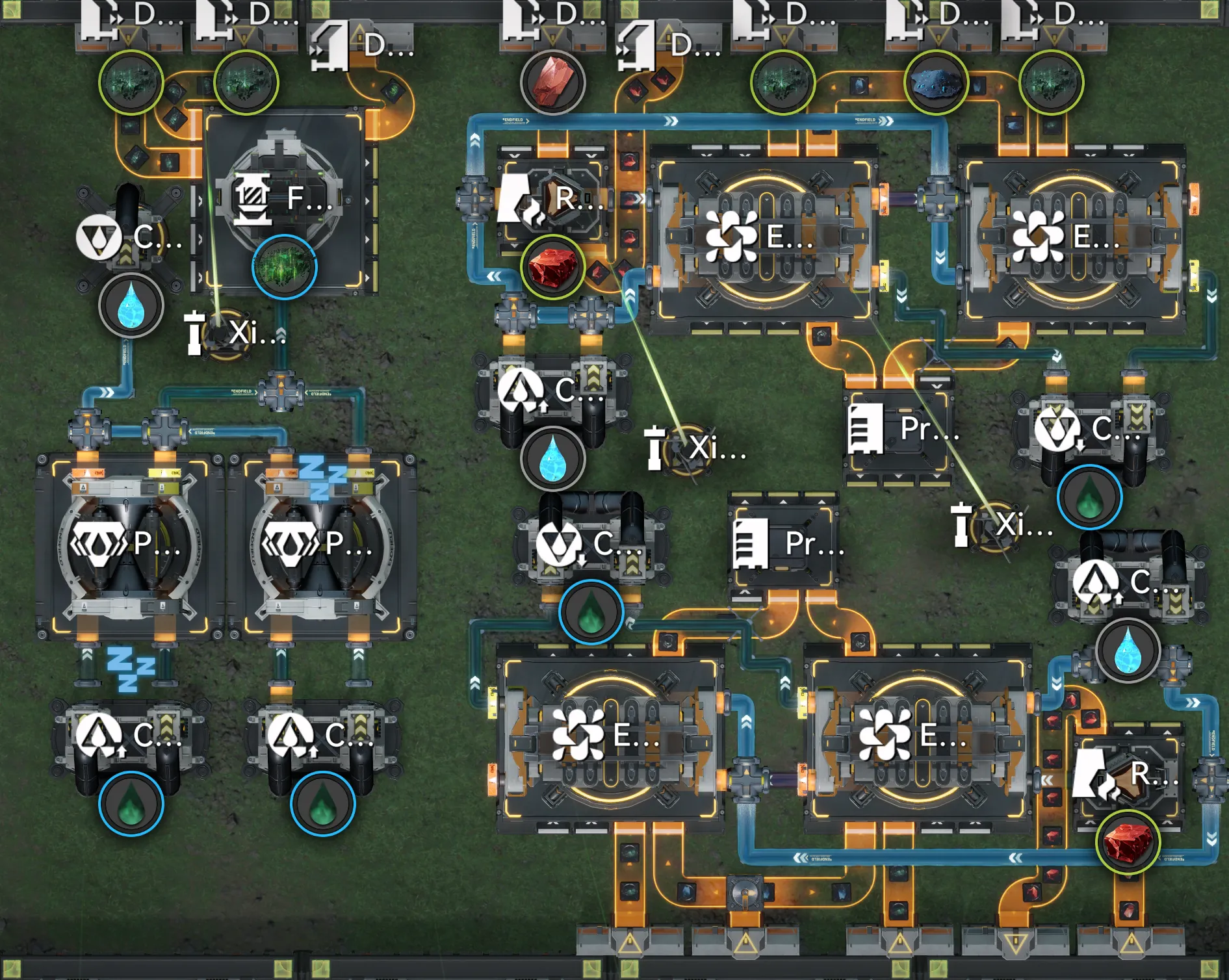Viewport: 1229px width, 980px height.
Task: Select the blue-ringed green plant item icon
Action: click(284, 266)
